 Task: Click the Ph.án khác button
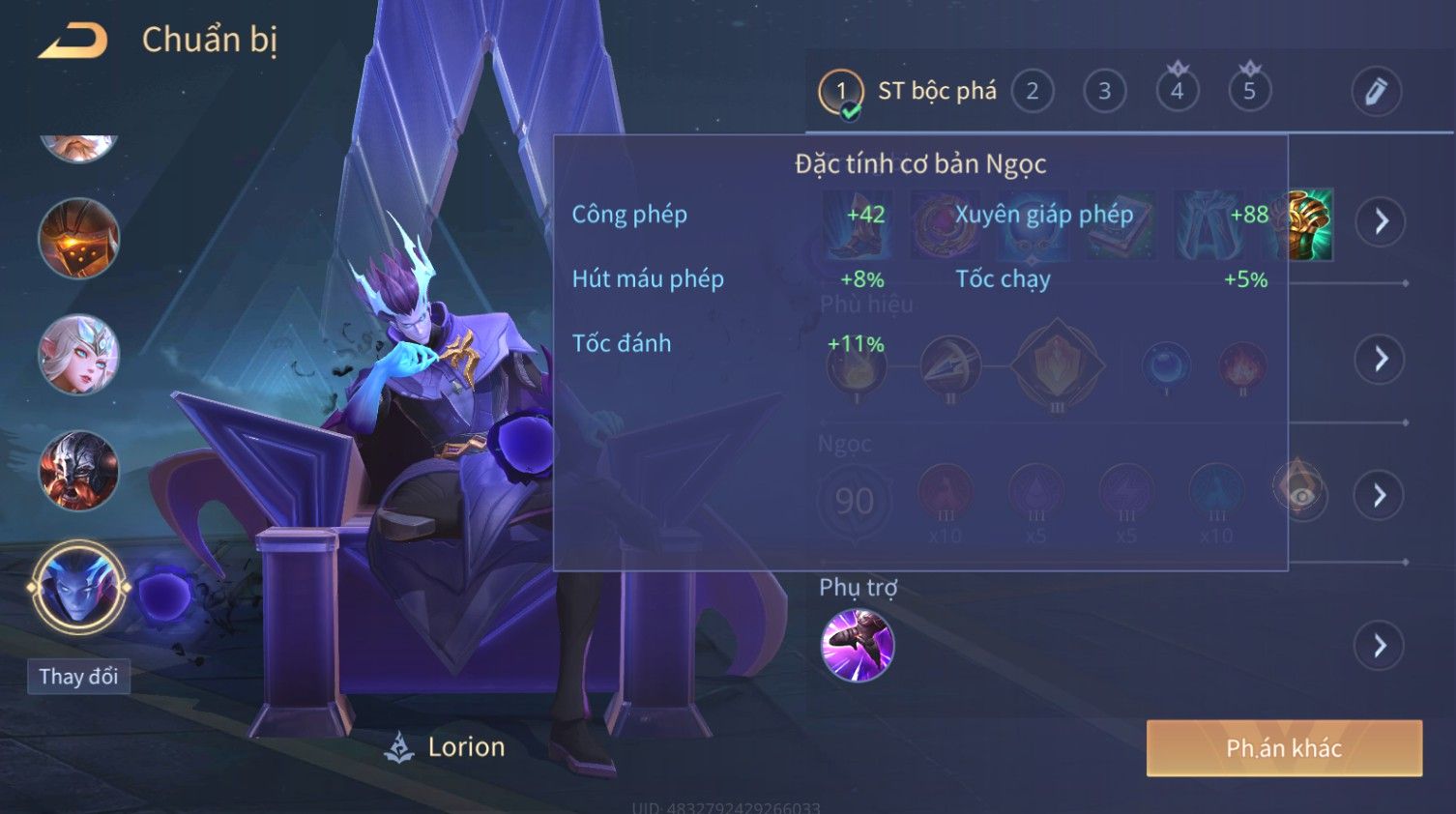pyautogui.click(x=1284, y=747)
